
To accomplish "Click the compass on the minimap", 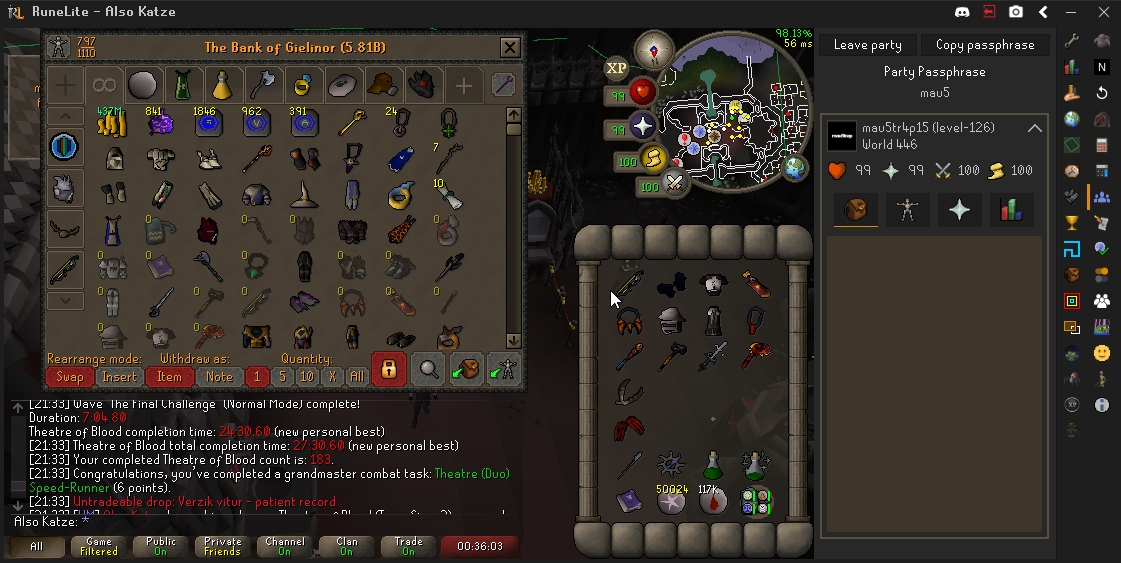I will [654, 47].
